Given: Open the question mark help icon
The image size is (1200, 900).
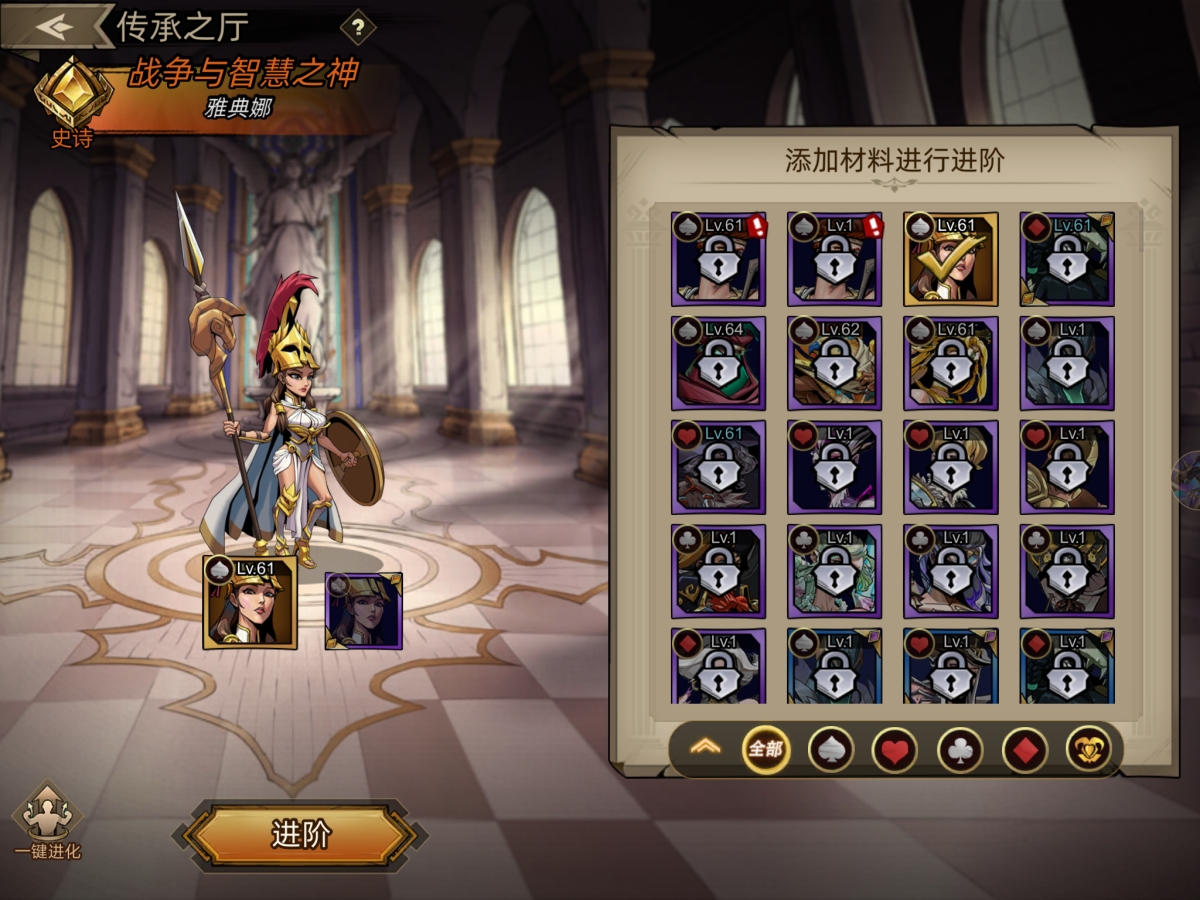Looking at the screenshot, I should [357, 27].
